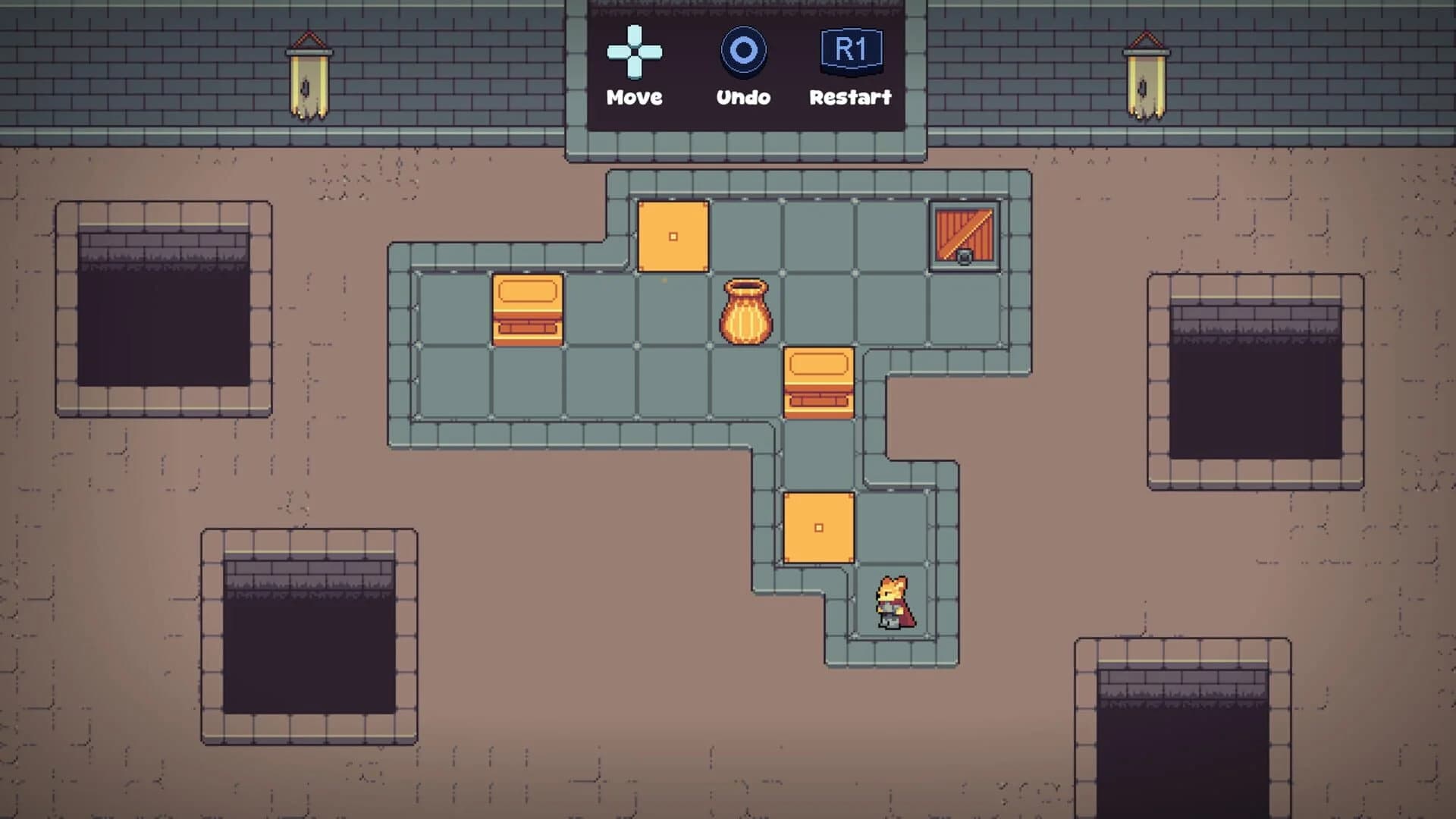The width and height of the screenshot is (1456, 819).
Task: Click the Undo label text
Action: click(743, 96)
